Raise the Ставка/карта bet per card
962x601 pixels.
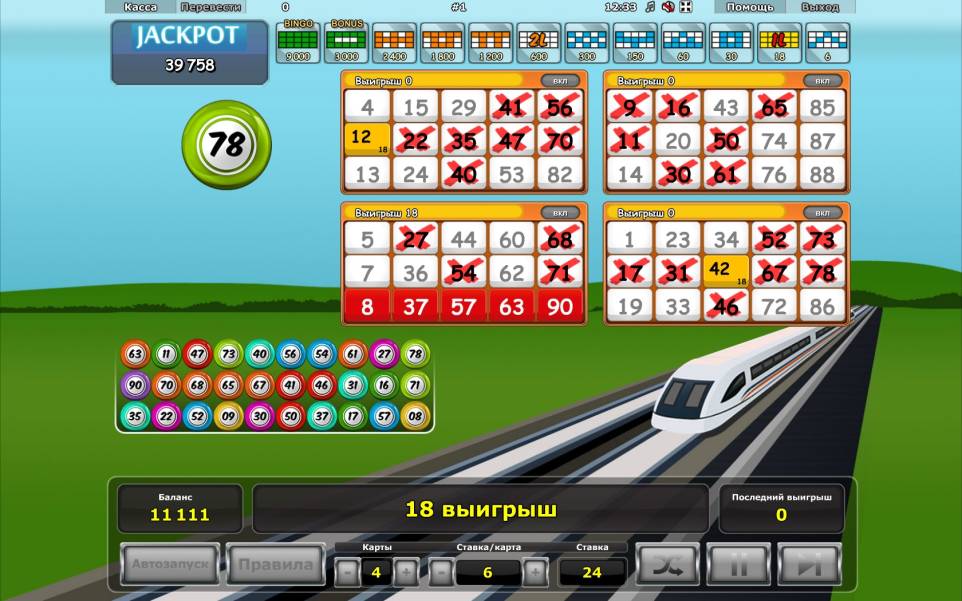click(x=535, y=572)
